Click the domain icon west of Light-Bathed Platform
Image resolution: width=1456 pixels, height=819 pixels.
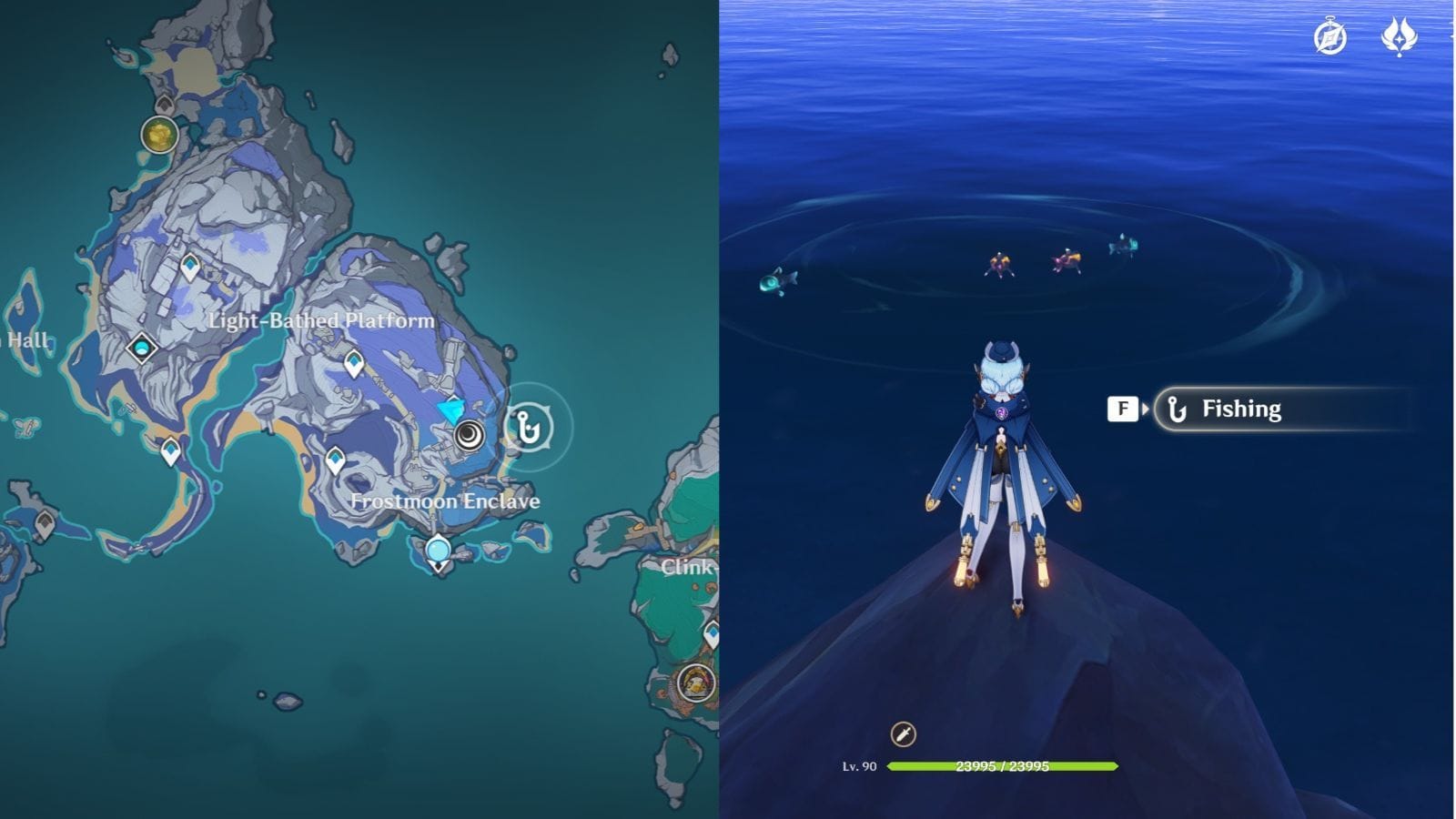point(141,348)
